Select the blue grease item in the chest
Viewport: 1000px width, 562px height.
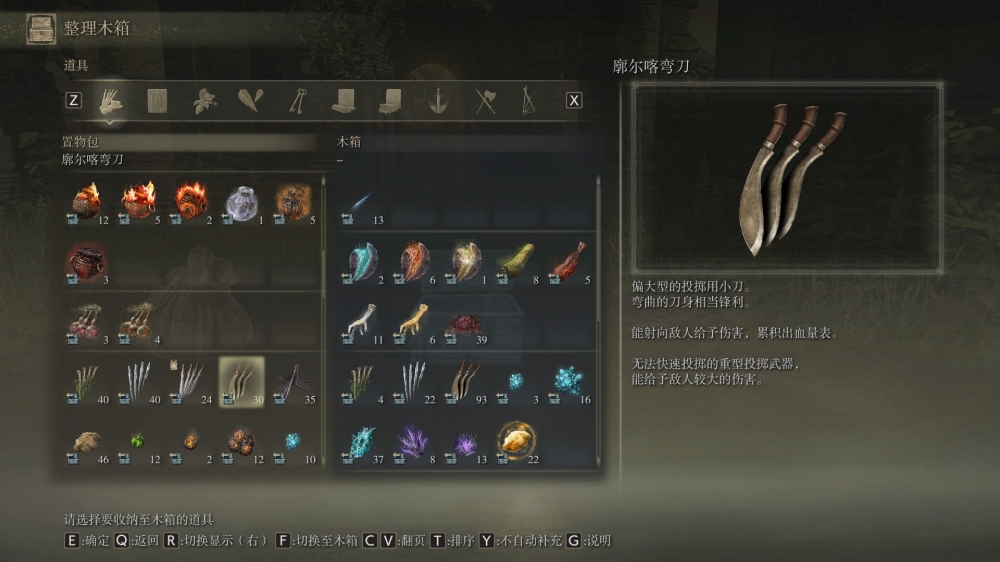click(361, 263)
